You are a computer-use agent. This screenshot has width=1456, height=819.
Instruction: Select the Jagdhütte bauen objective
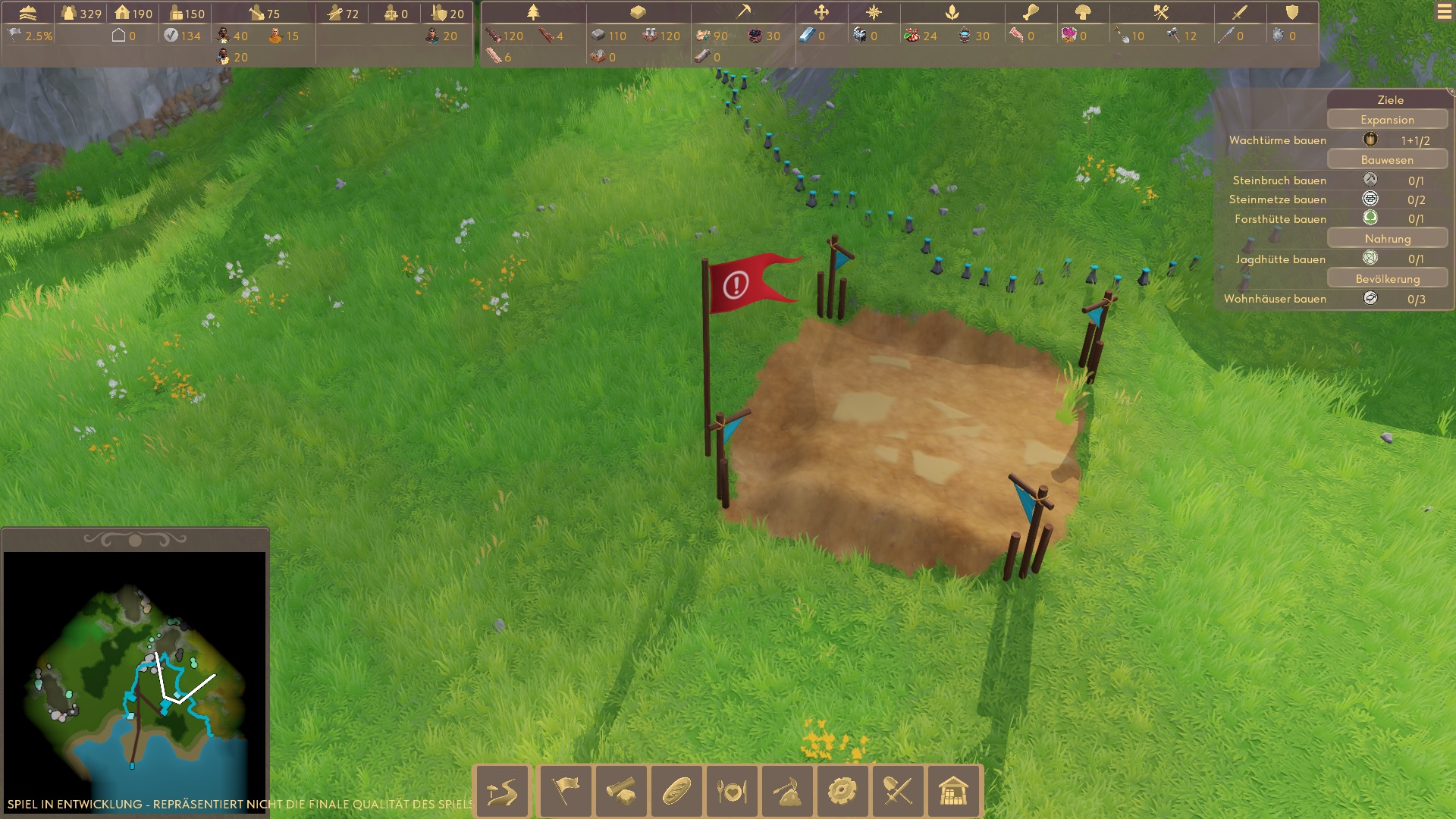1280,259
